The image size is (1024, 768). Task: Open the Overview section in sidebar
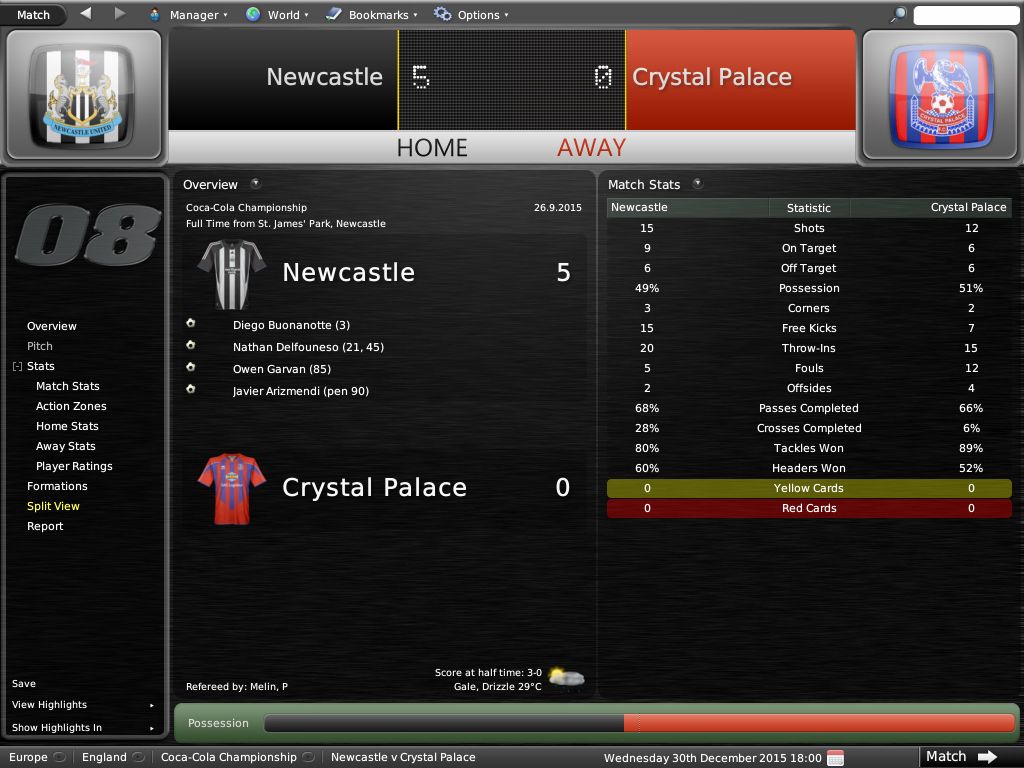(x=52, y=326)
